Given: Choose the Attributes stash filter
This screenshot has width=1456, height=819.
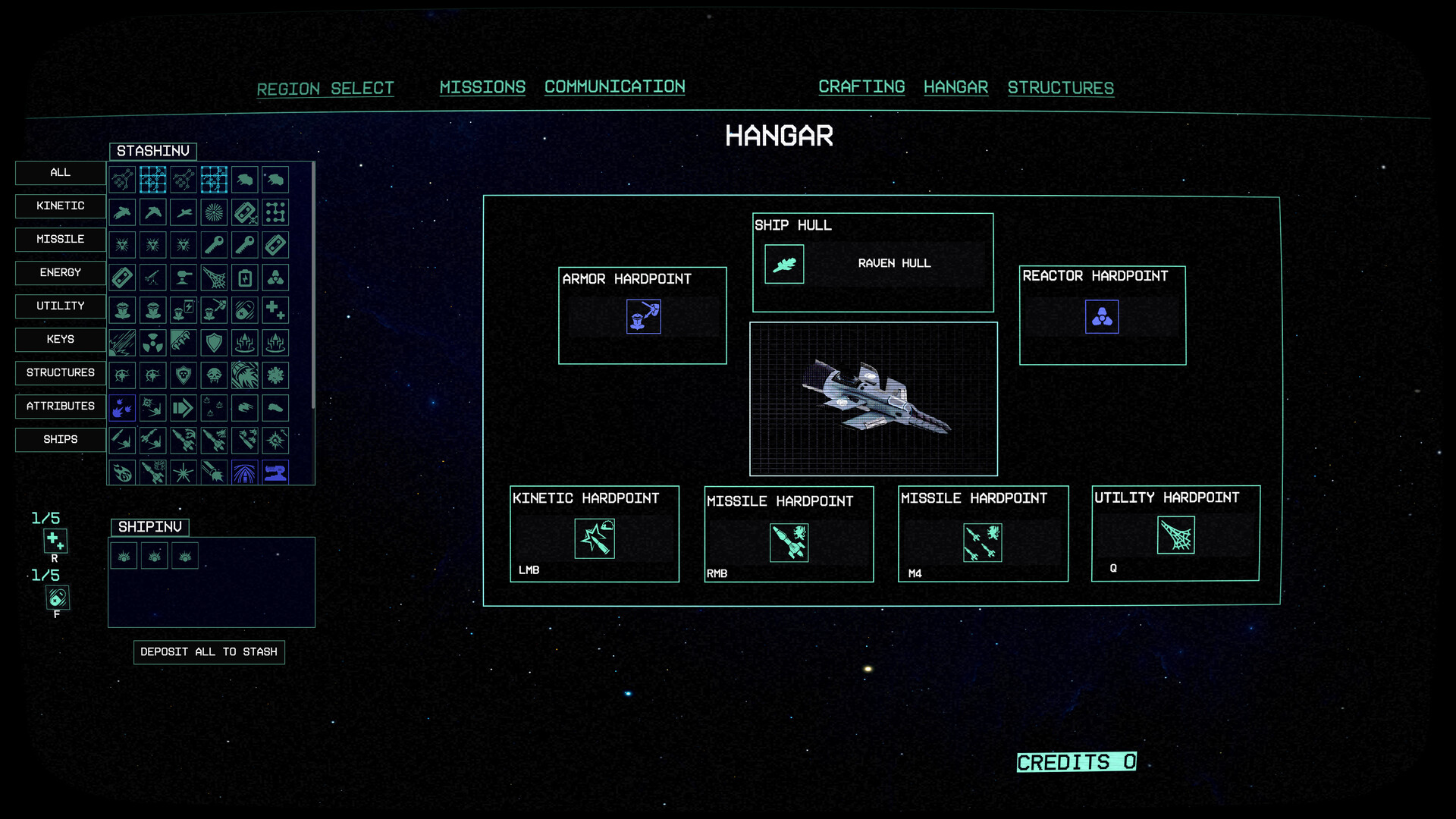Looking at the screenshot, I should tap(61, 406).
